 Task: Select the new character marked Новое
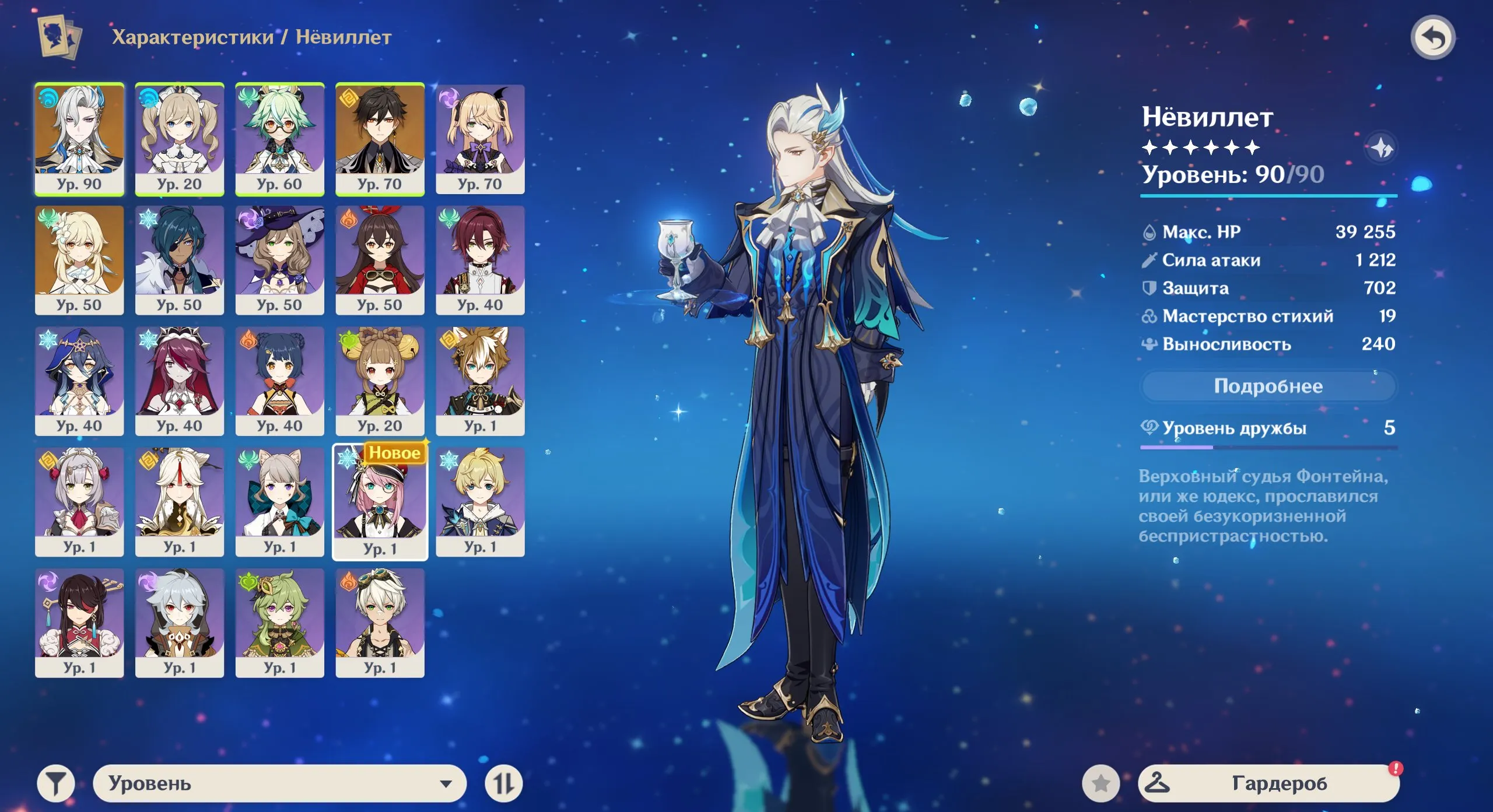[380, 500]
